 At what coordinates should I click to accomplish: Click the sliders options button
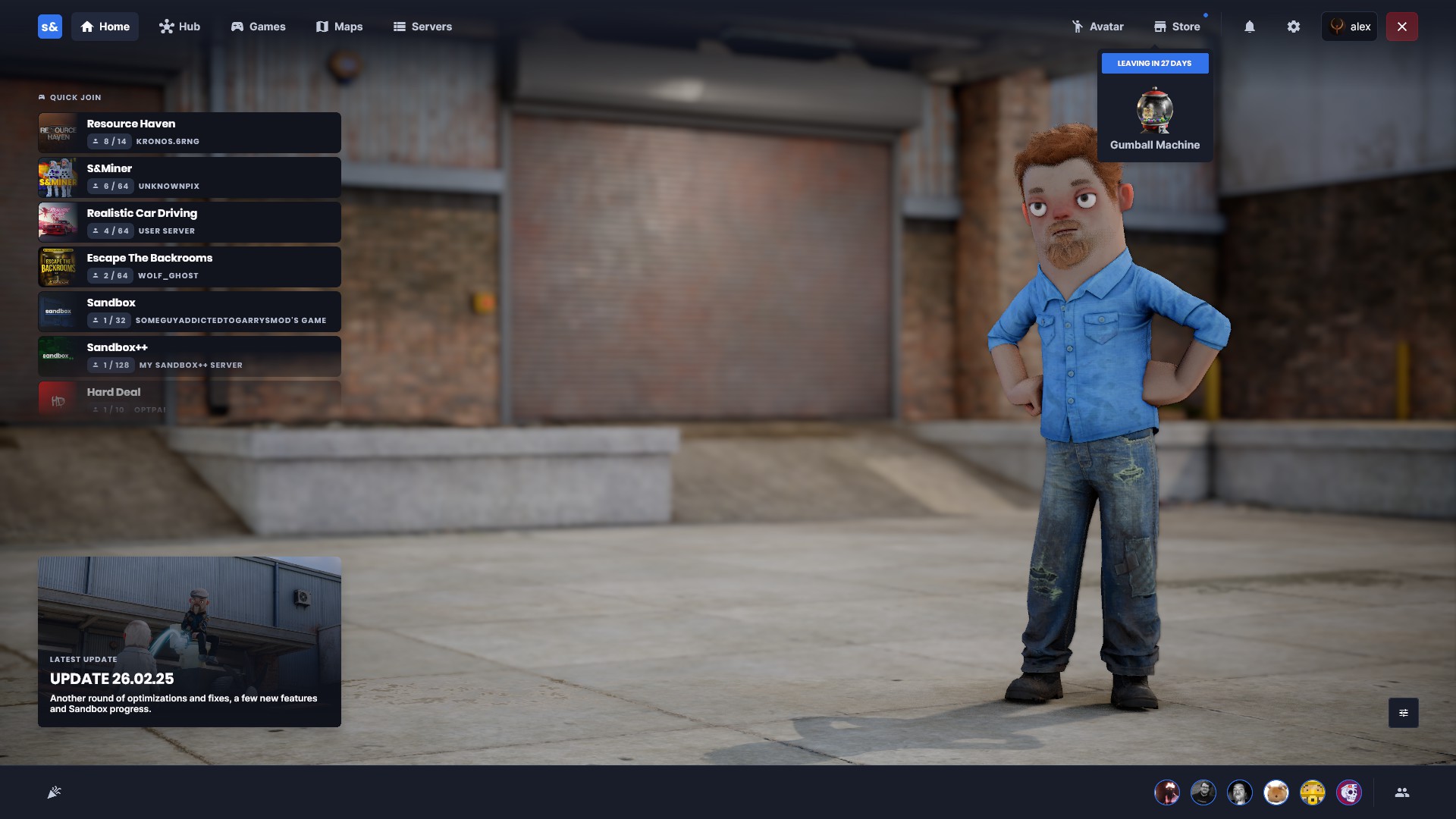[x=1404, y=713]
